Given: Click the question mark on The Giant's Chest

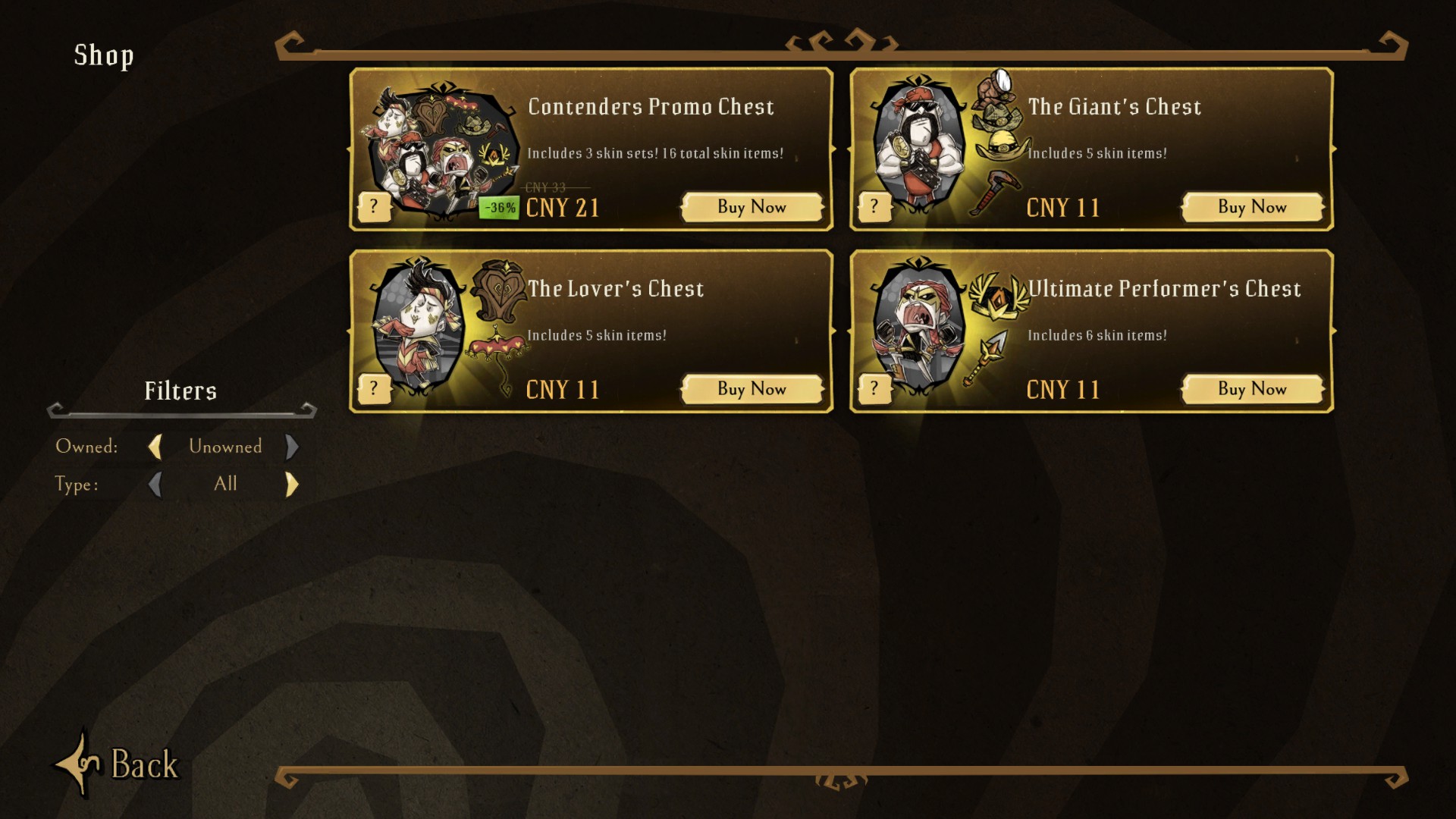Looking at the screenshot, I should pyautogui.click(x=874, y=206).
